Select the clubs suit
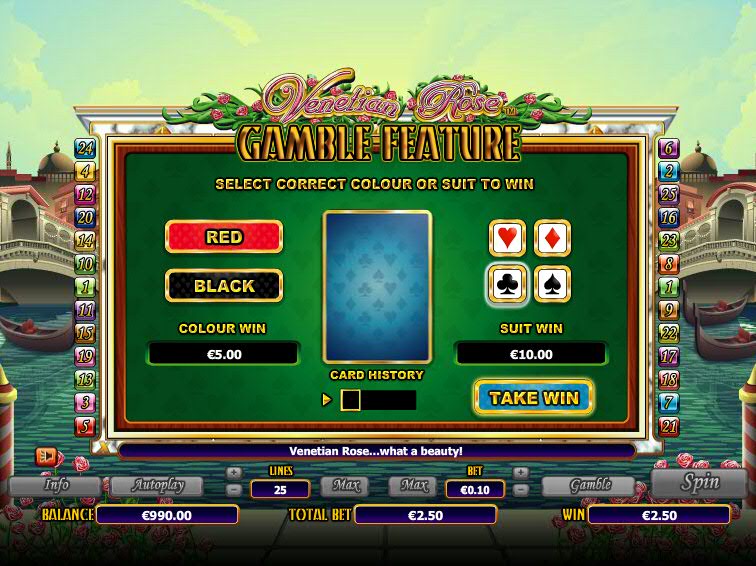 [x=507, y=284]
